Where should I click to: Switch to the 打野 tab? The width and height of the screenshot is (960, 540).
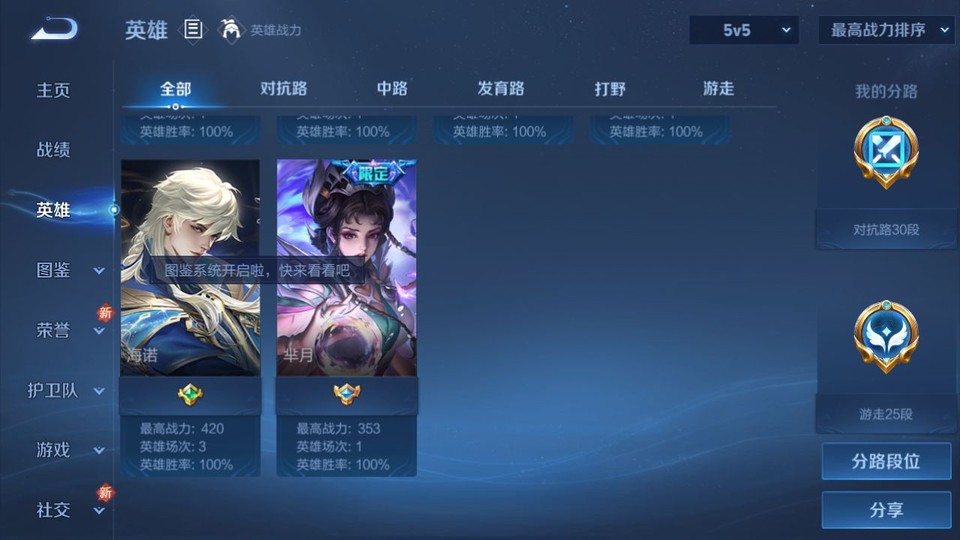pos(610,88)
